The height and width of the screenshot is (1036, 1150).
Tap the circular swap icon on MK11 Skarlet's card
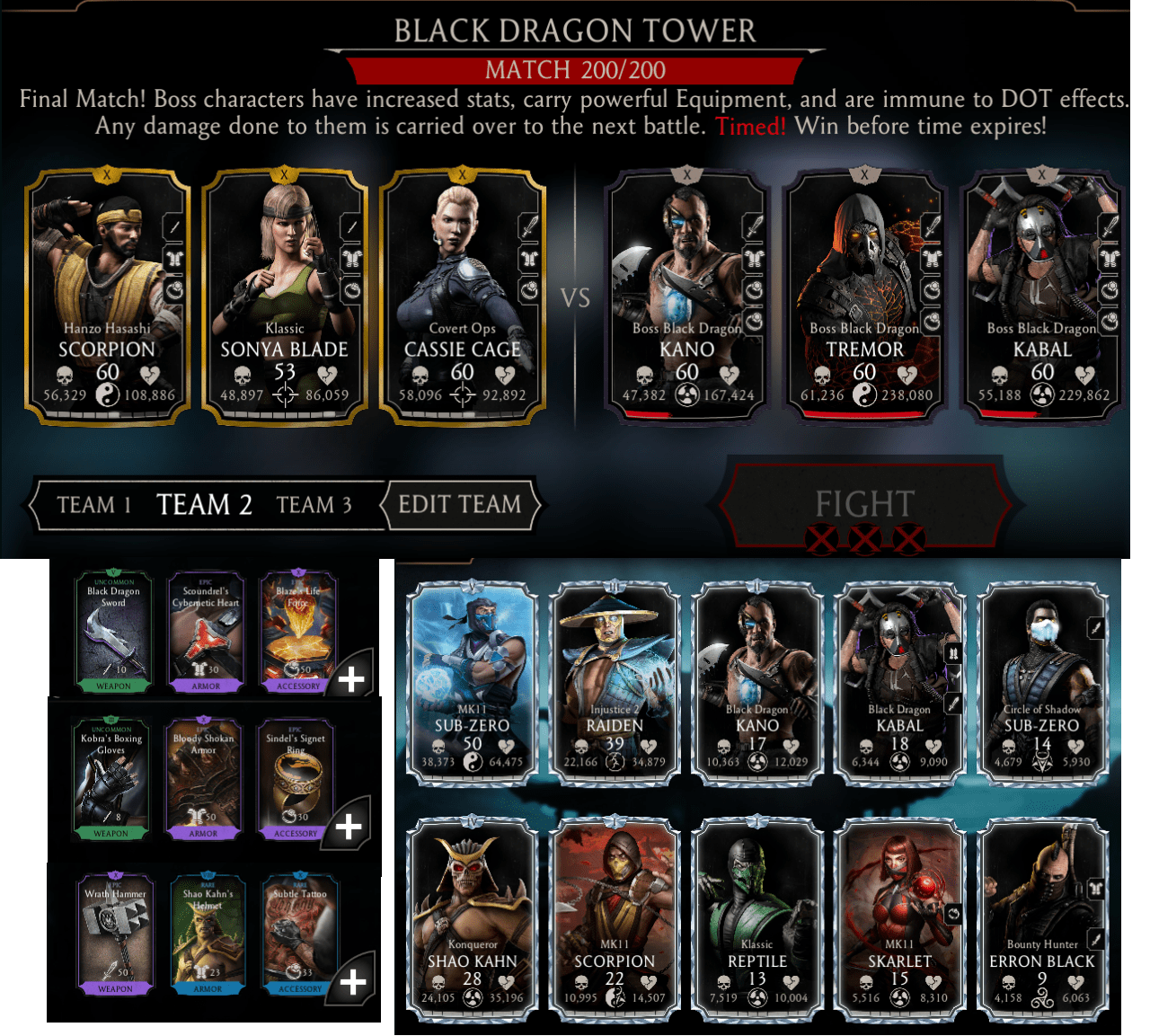pyautogui.click(x=953, y=914)
